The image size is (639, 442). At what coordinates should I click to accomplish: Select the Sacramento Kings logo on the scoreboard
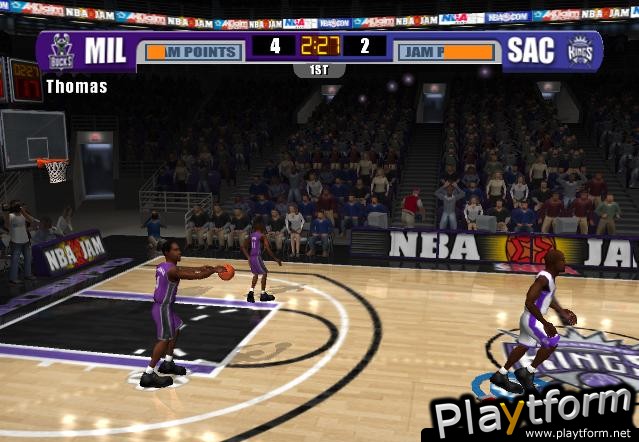pos(579,51)
